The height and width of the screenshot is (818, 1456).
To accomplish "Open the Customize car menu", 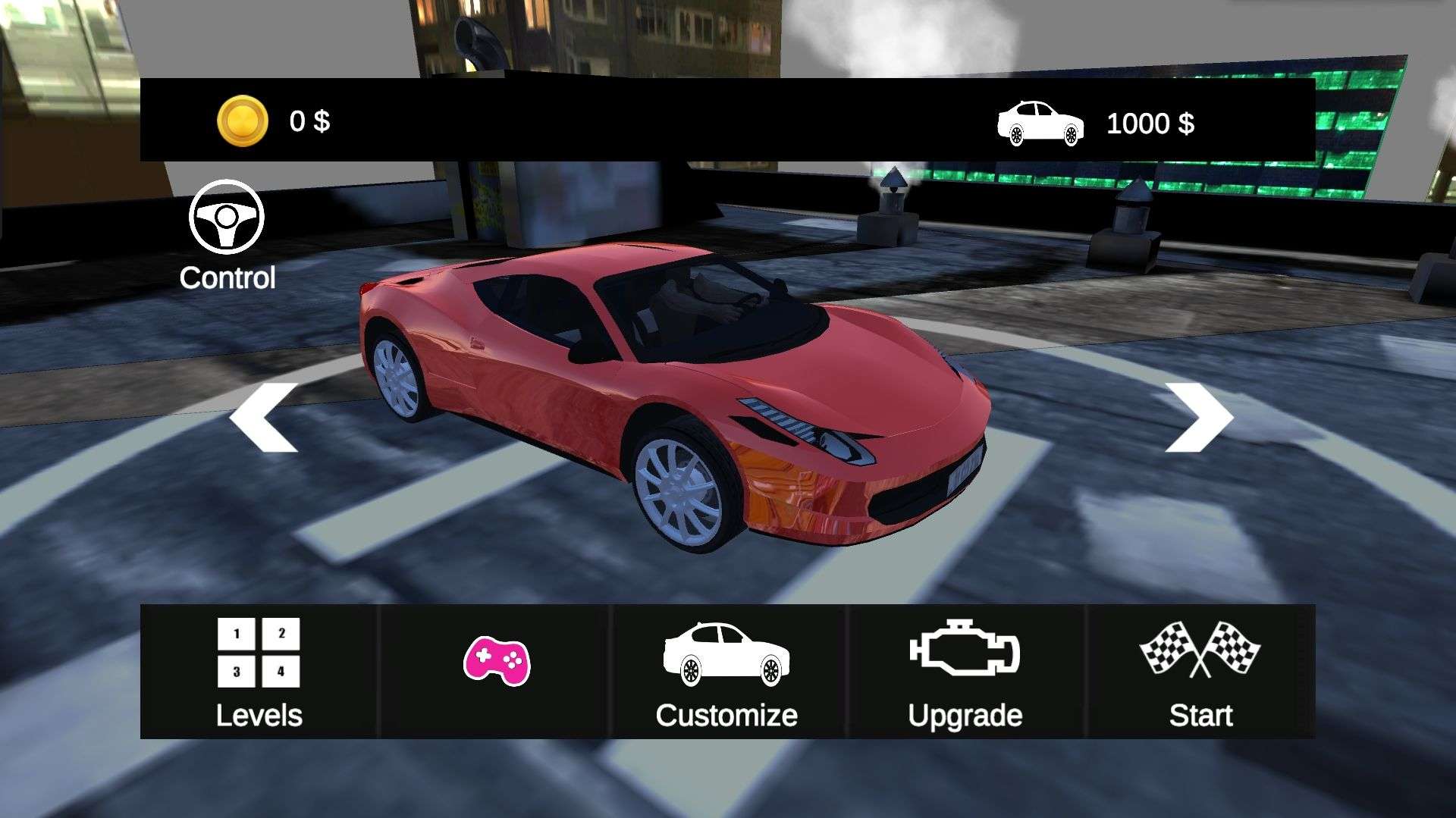I will (726, 672).
